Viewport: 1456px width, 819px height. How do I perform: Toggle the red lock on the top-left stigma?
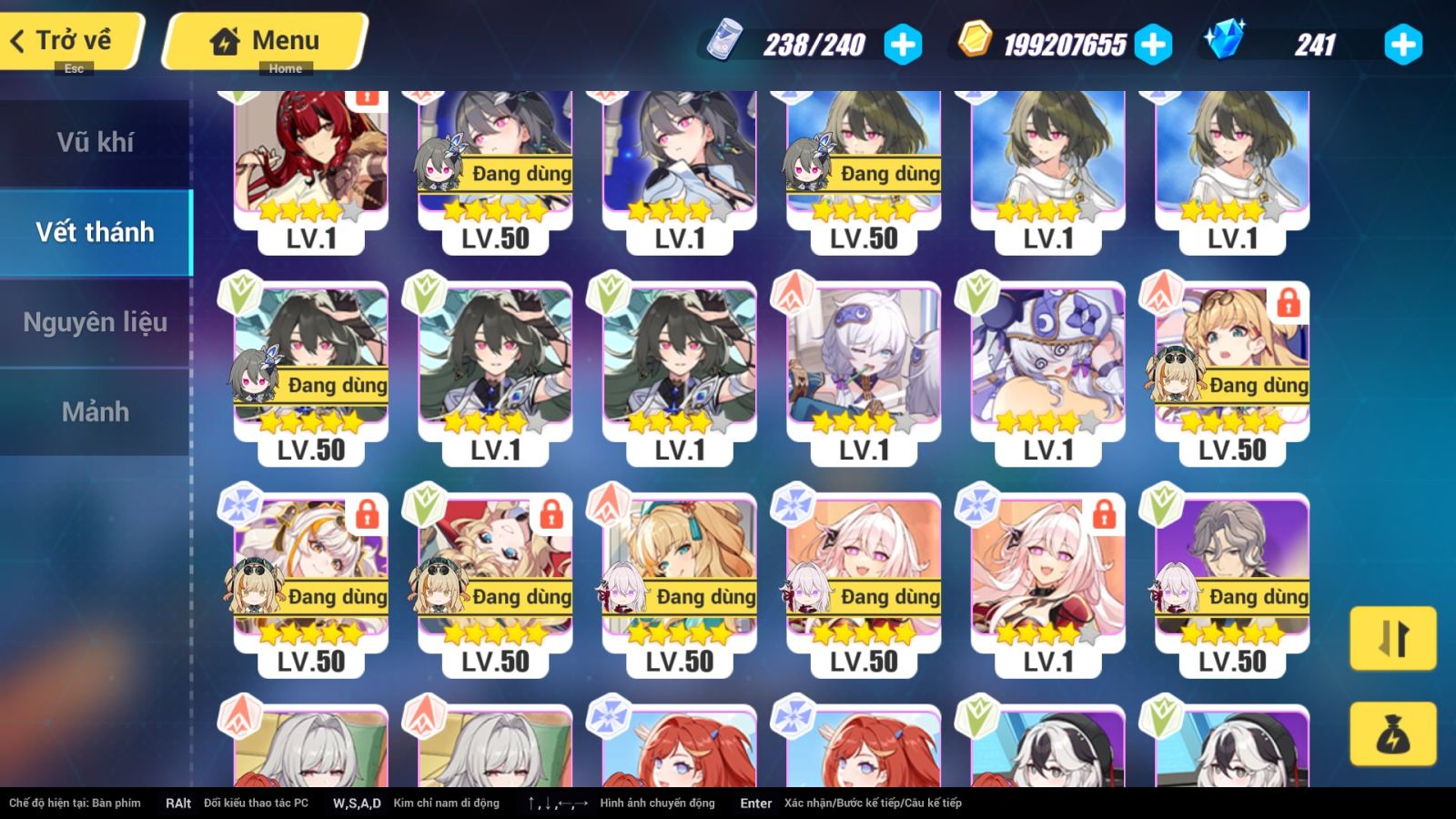(x=366, y=100)
